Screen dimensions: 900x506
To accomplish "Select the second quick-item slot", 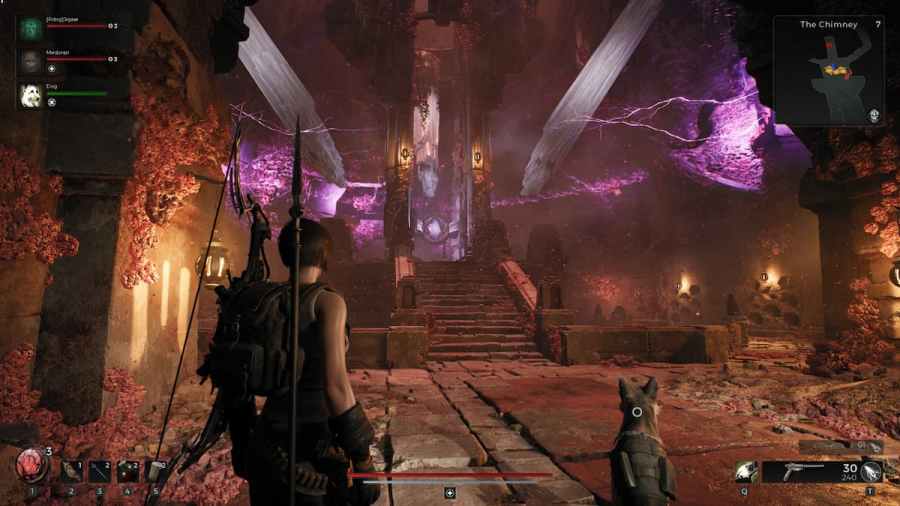I will pyautogui.click(x=70, y=471).
